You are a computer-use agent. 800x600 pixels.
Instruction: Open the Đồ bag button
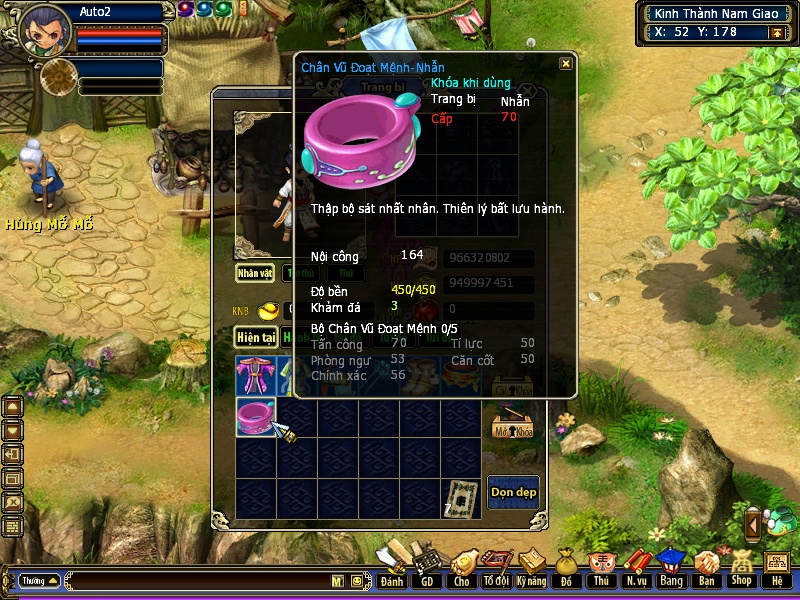coord(566,568)
